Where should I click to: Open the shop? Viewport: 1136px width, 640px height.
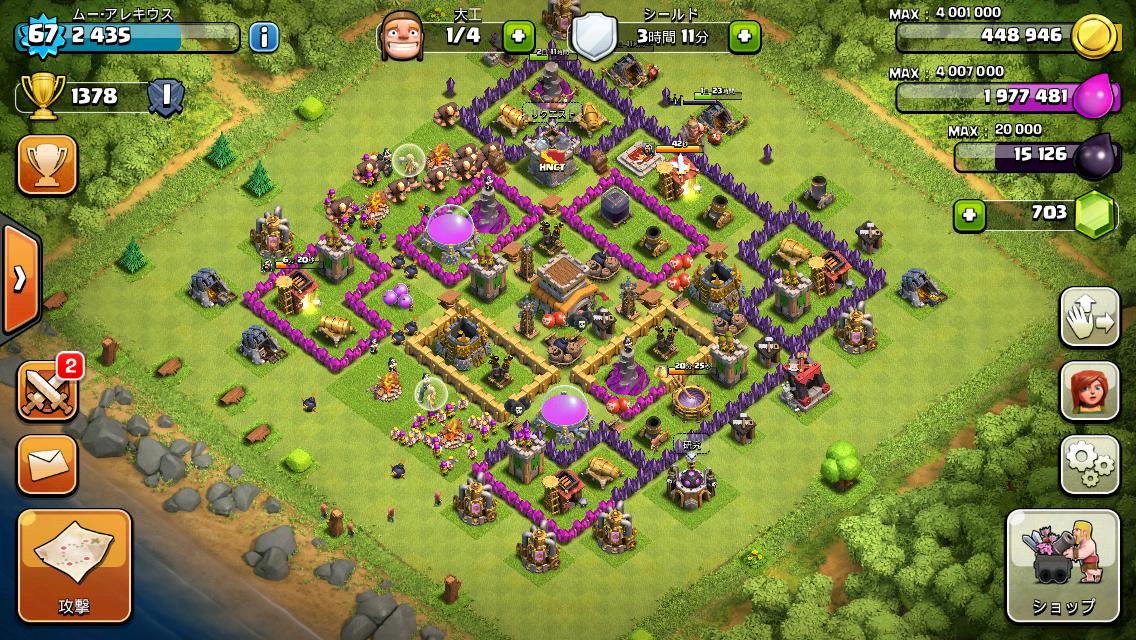click(1062, 565)
